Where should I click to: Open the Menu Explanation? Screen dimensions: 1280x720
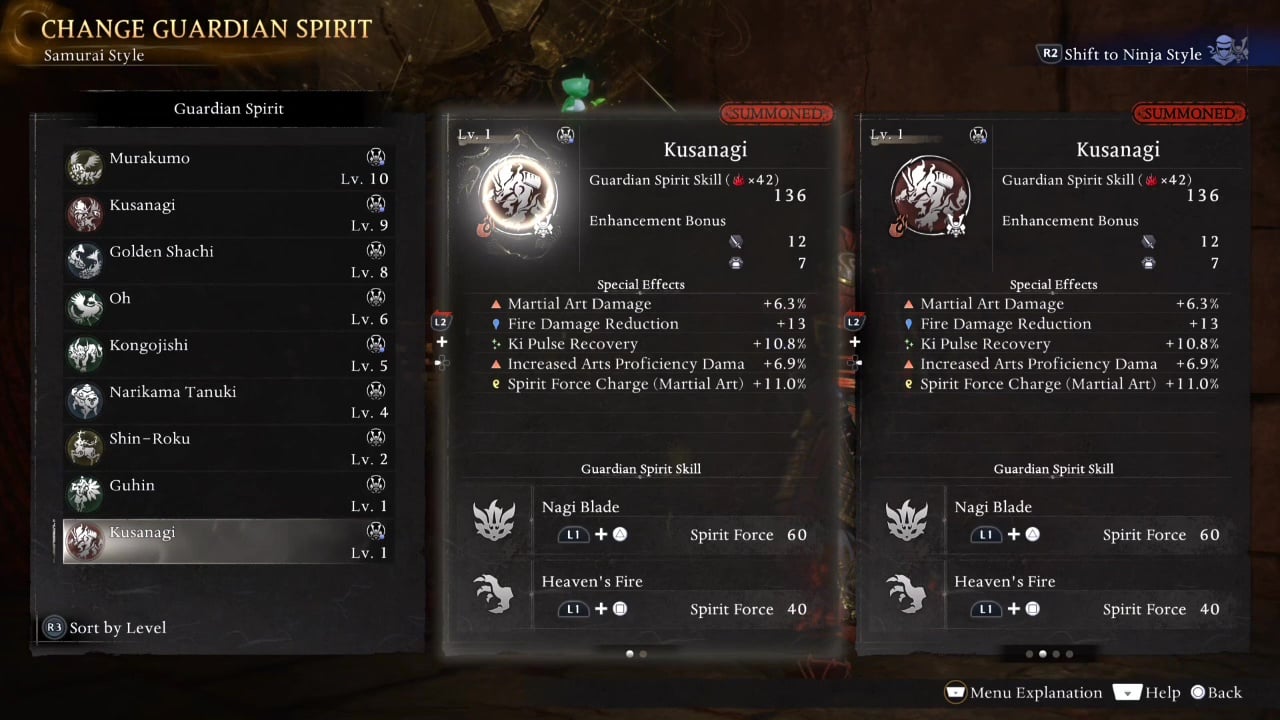pyautogui.click(x=1023, y=692)
